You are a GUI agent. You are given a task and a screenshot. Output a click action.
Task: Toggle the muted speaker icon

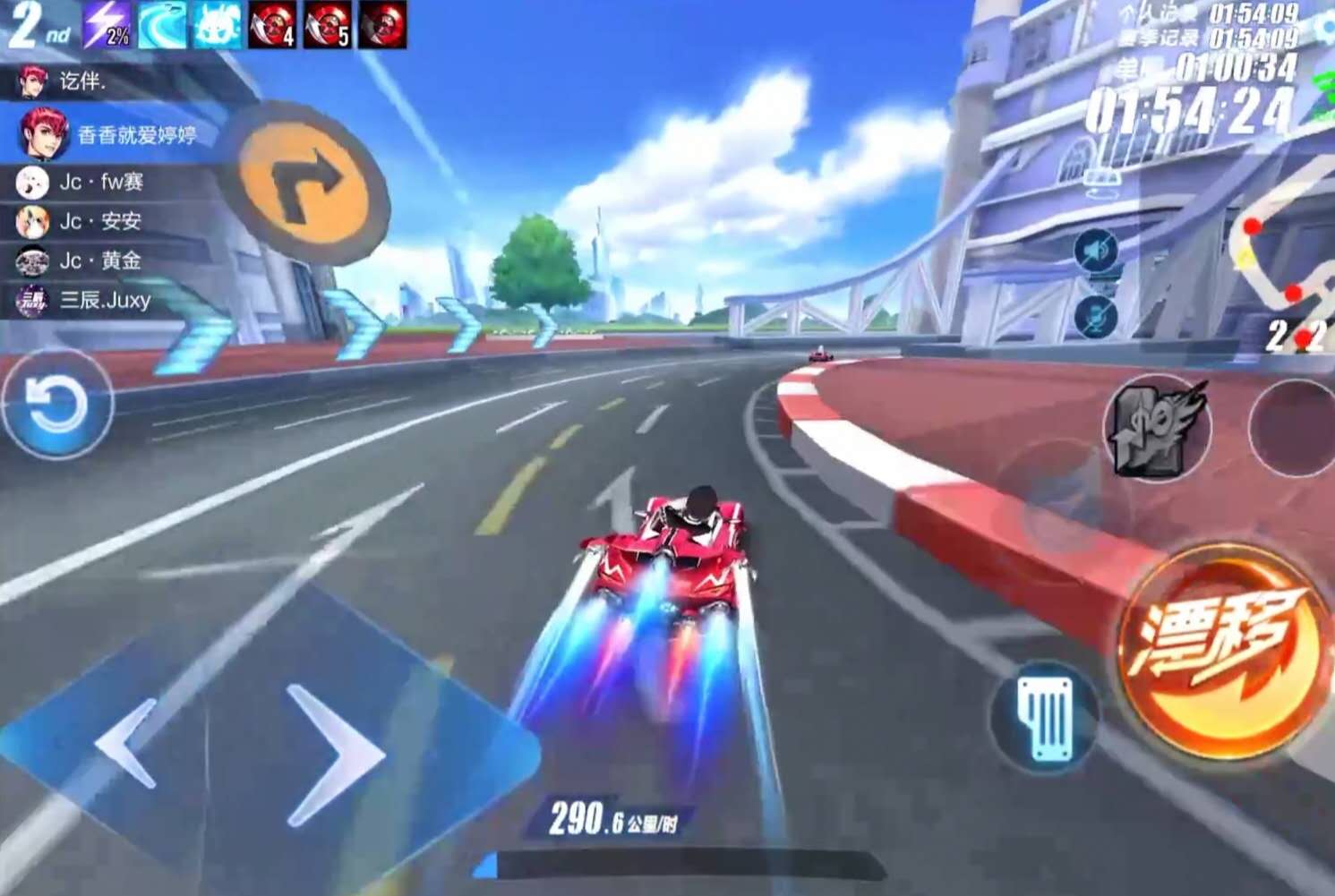click(1096, 252)
